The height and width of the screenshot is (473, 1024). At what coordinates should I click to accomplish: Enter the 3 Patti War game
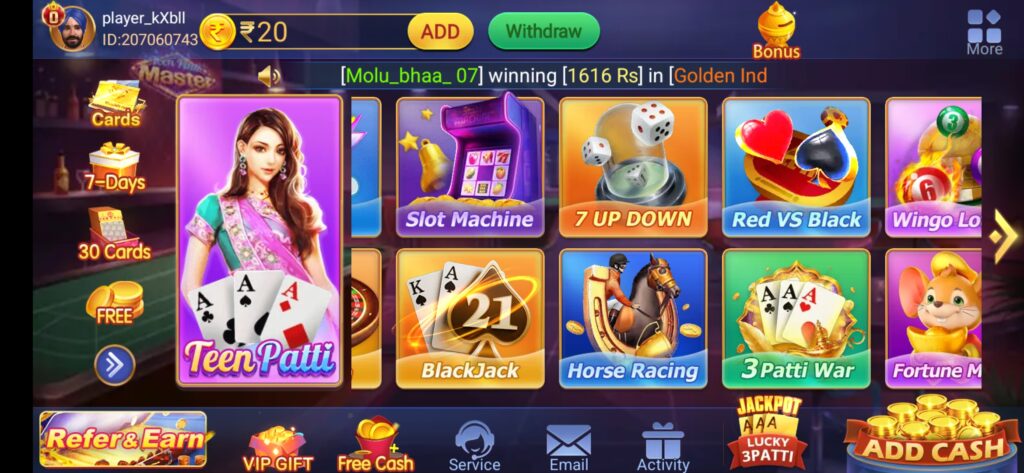[x=796, y=317]
